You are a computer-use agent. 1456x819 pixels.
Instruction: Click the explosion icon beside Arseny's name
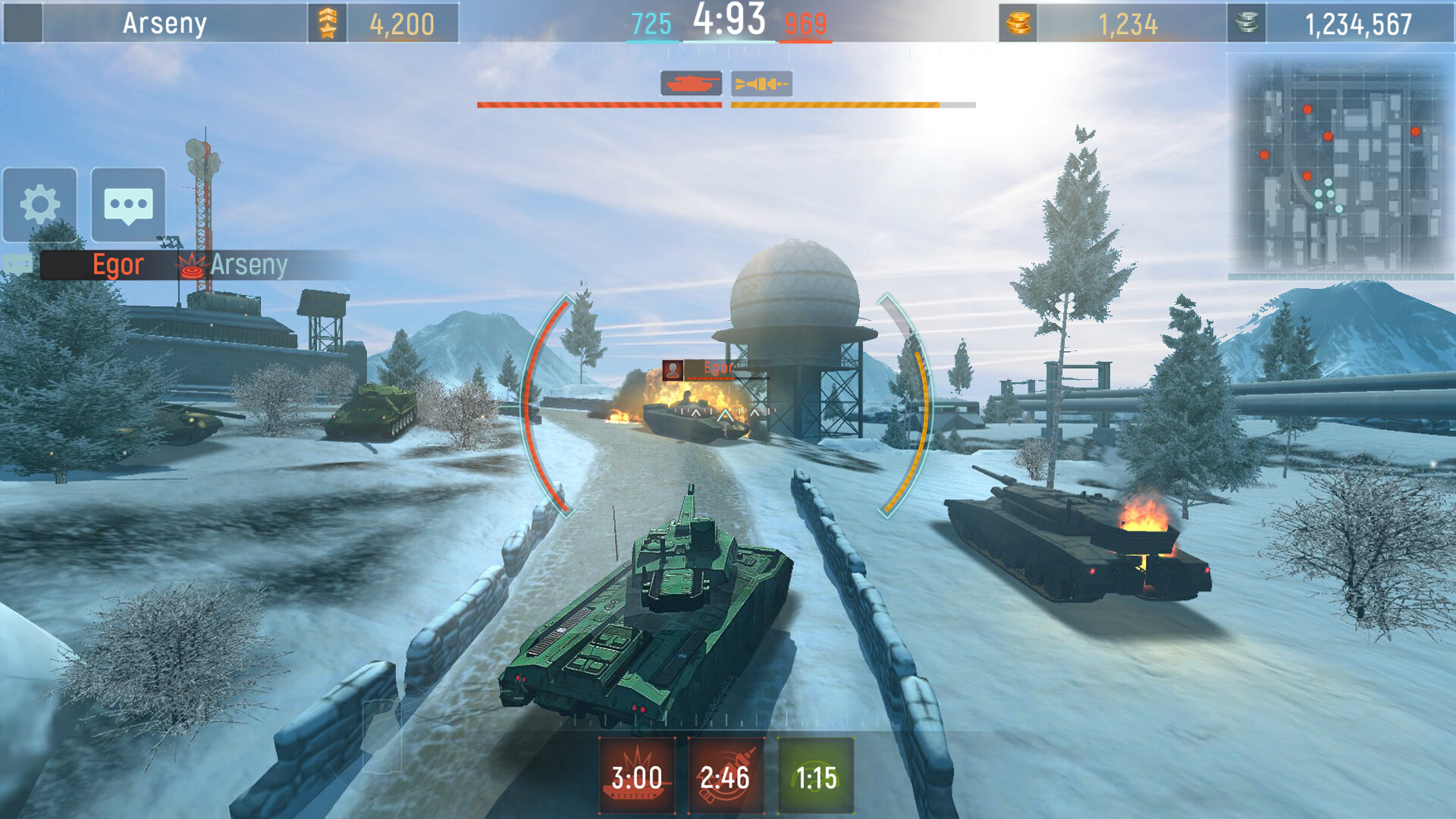[191, 265]
